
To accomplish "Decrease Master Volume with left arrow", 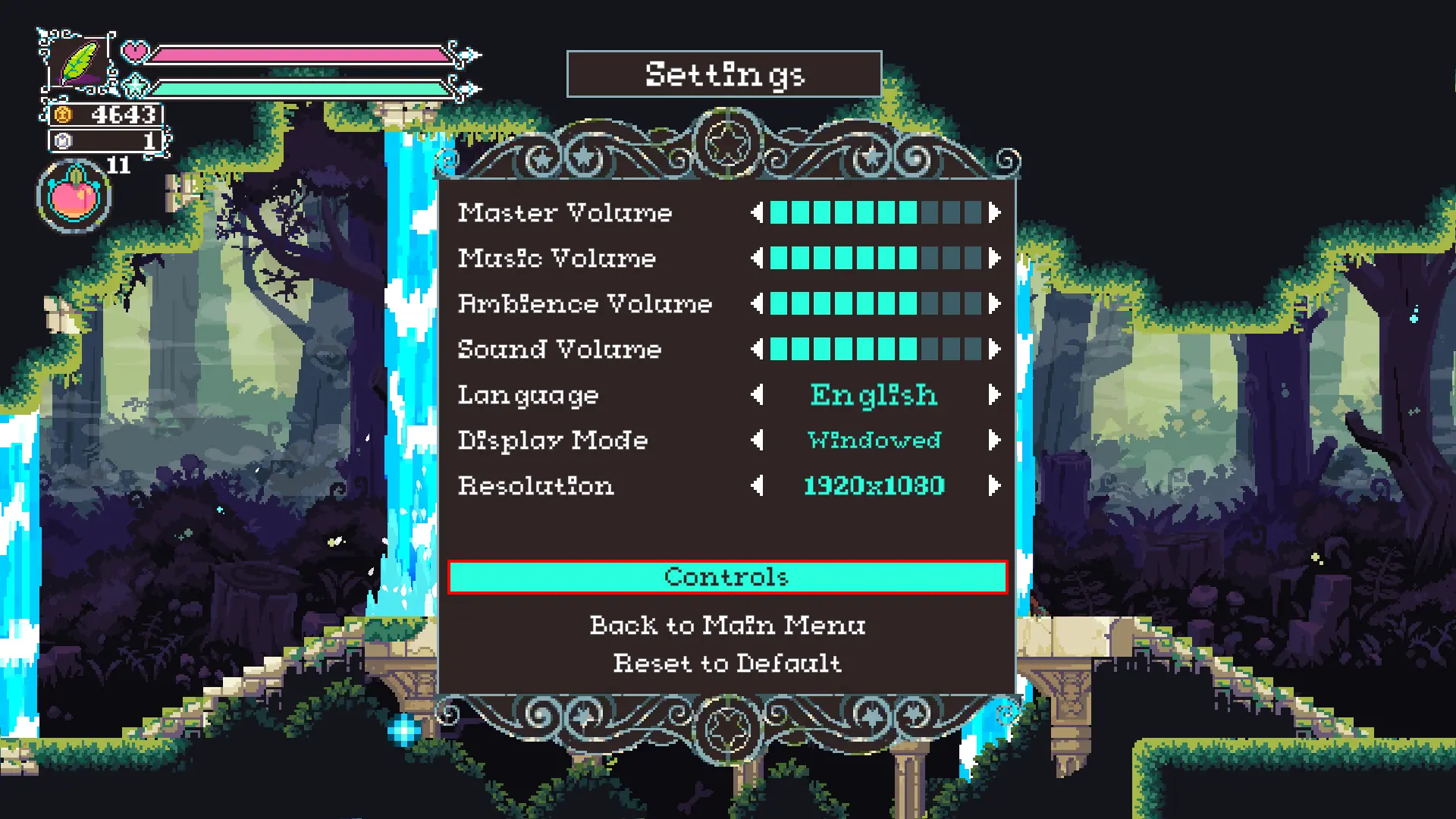I will pos(757,213).
